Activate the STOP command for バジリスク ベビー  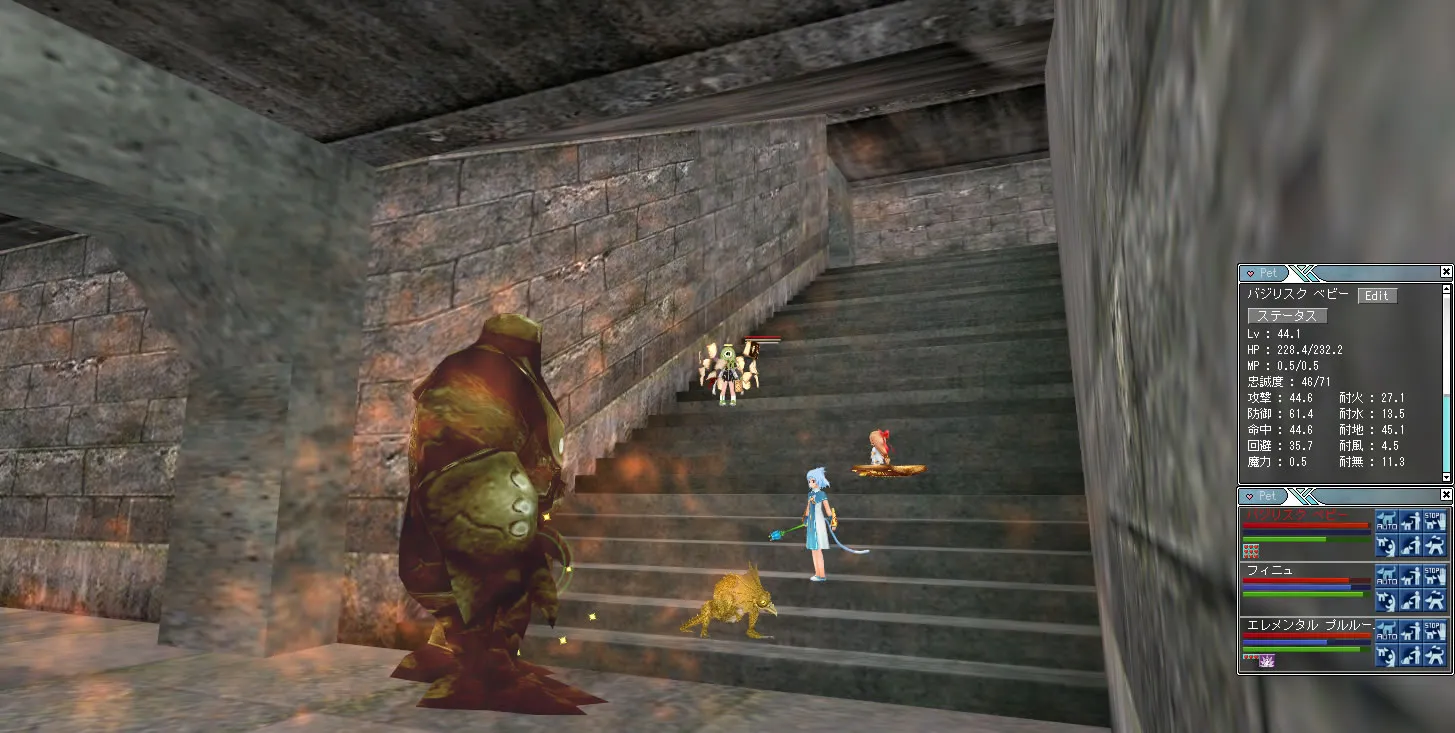tap(1434, 520)
